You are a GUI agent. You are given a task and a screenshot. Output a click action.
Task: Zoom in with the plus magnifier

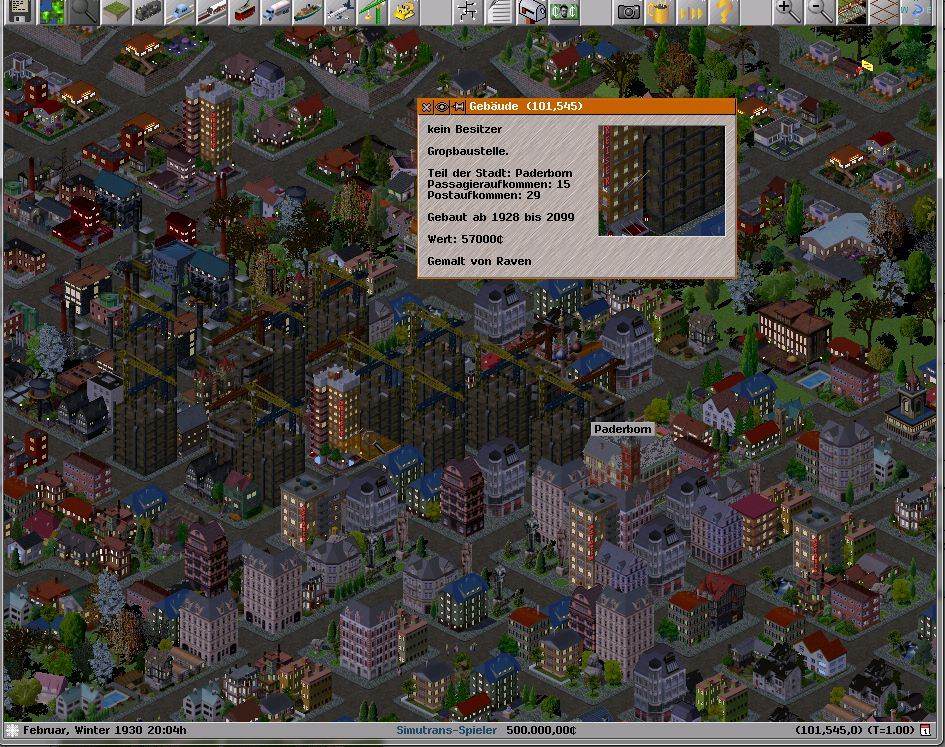(x=788, y=11)
